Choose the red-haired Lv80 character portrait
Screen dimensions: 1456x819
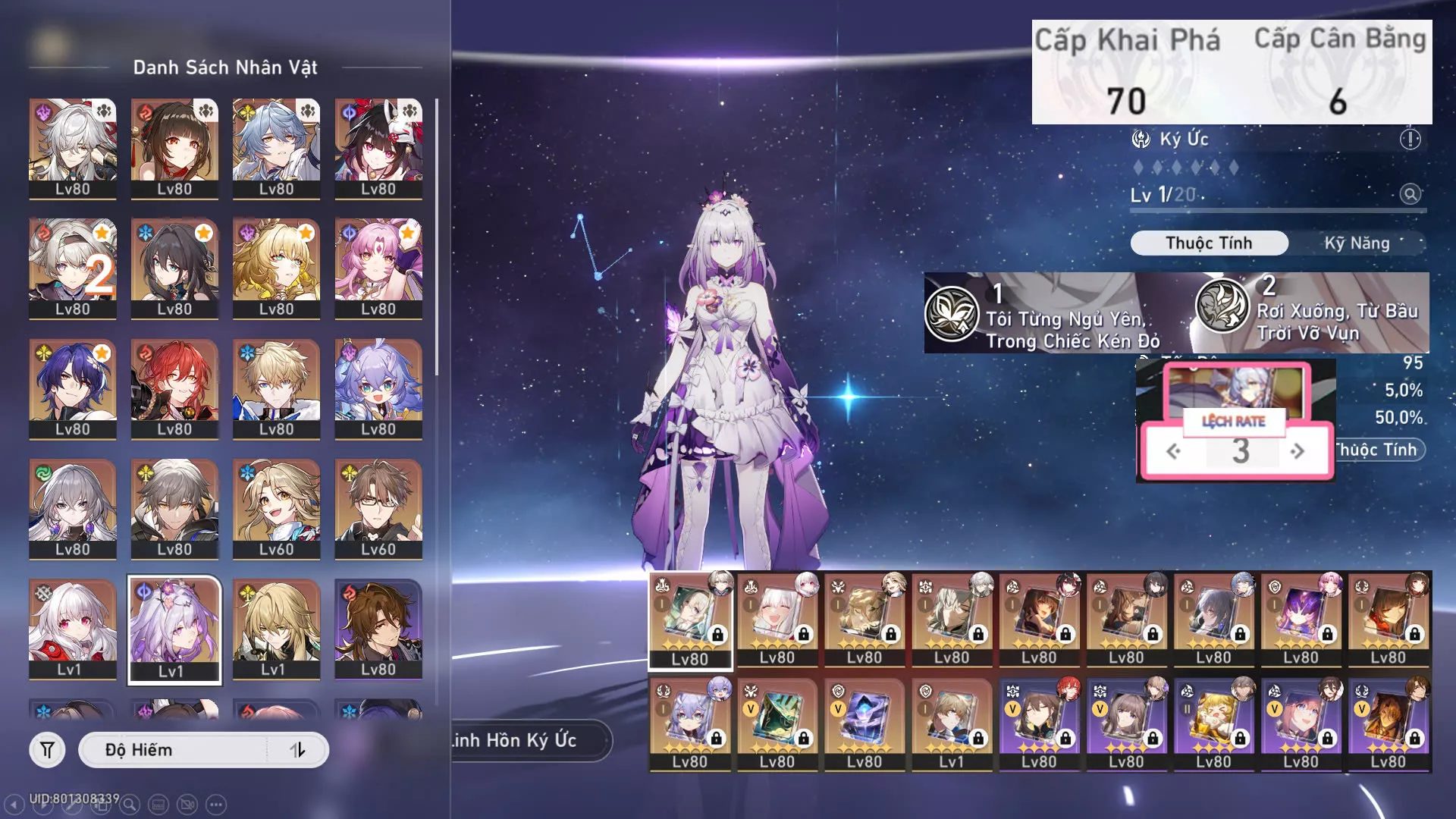[x=174, y=388]
